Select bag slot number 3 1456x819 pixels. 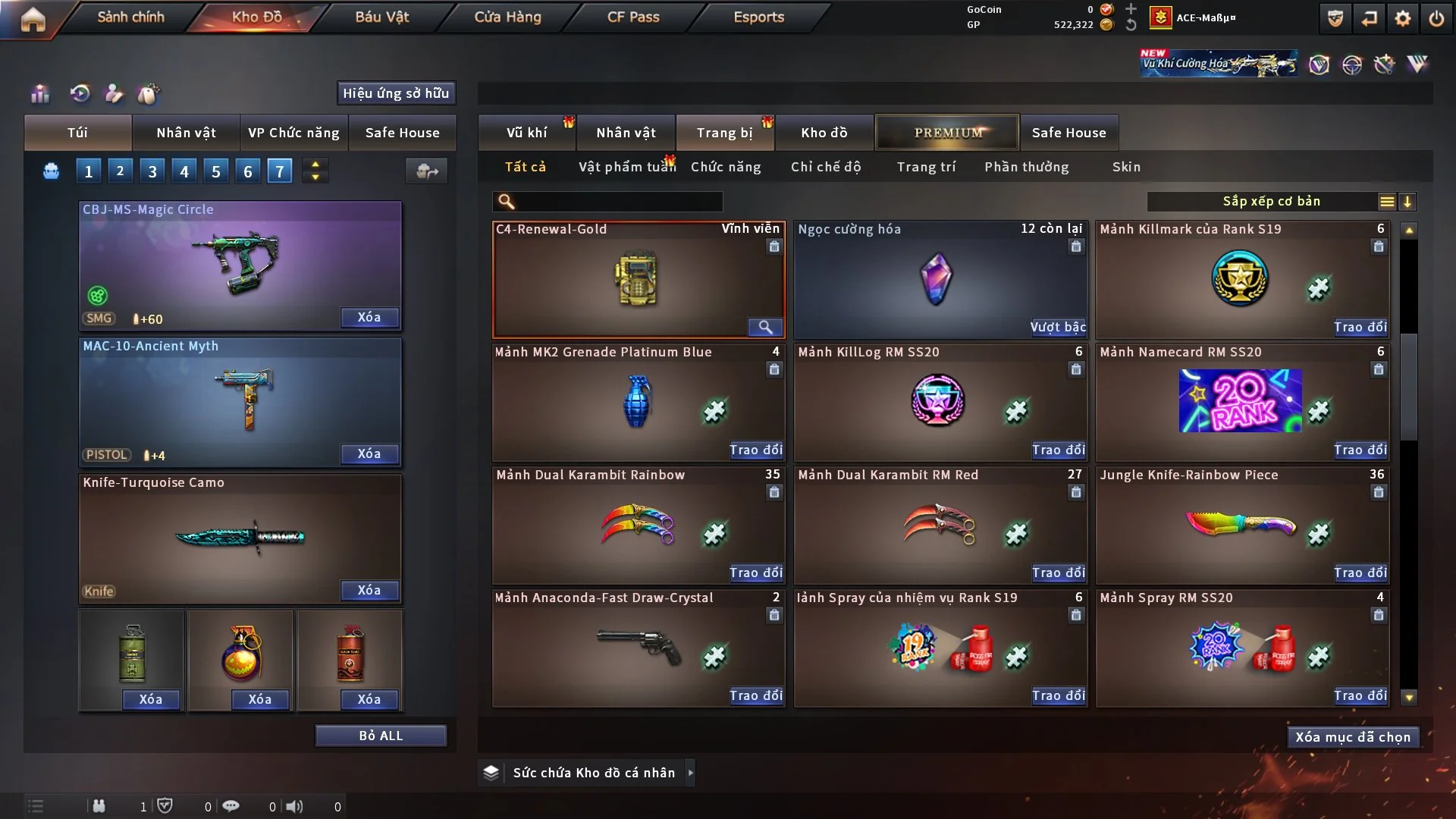[152, 171]
